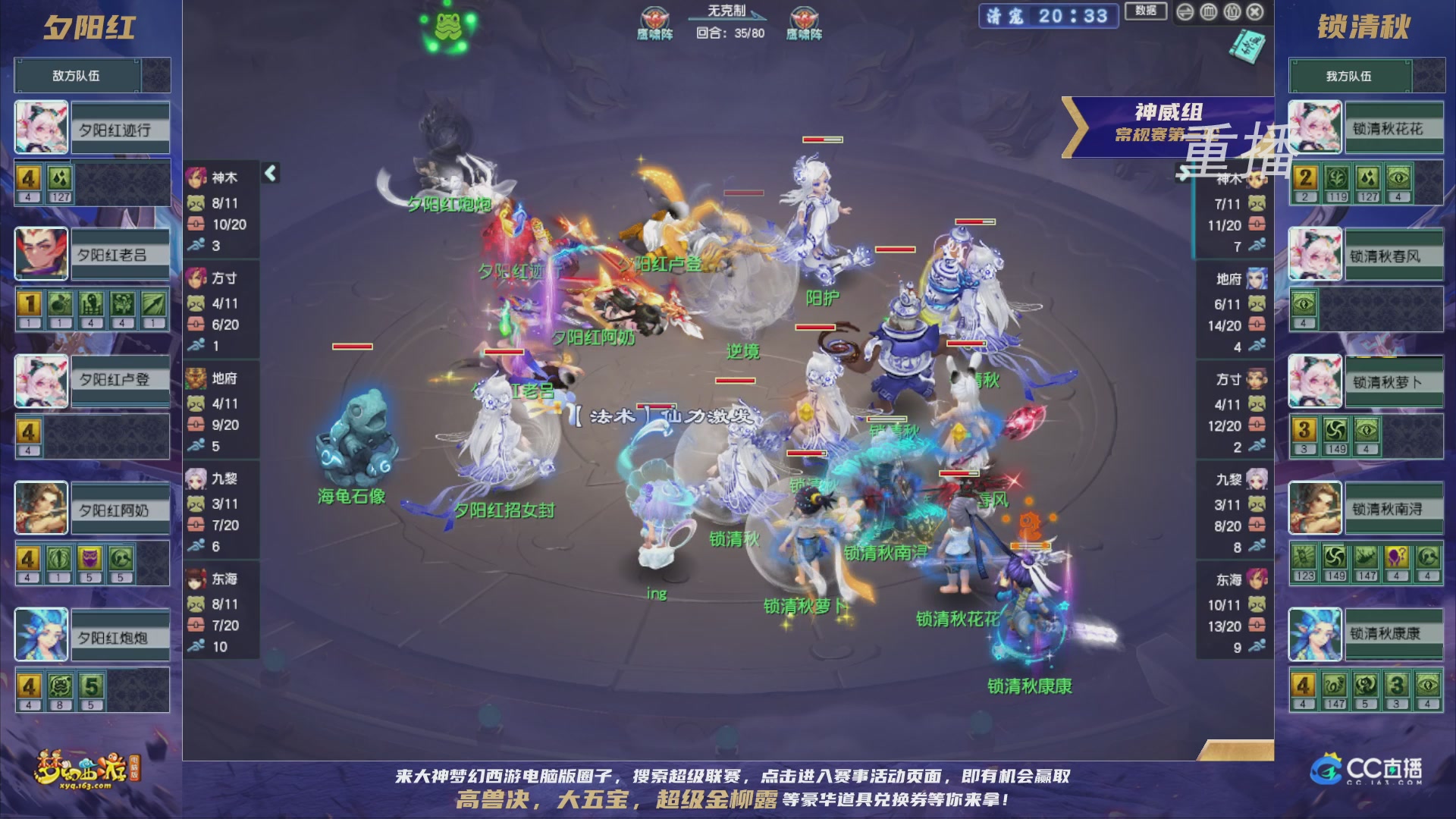Switch to the 敌方队伍 tab
The image size is (1456, 819).
[76, 75]
